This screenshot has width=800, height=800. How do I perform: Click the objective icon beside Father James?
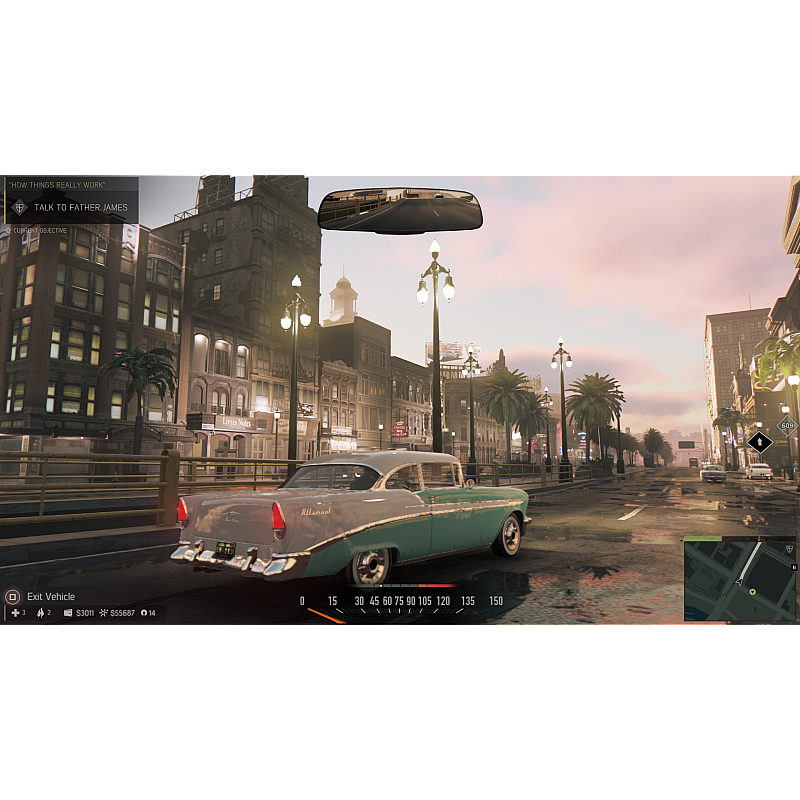19,208
